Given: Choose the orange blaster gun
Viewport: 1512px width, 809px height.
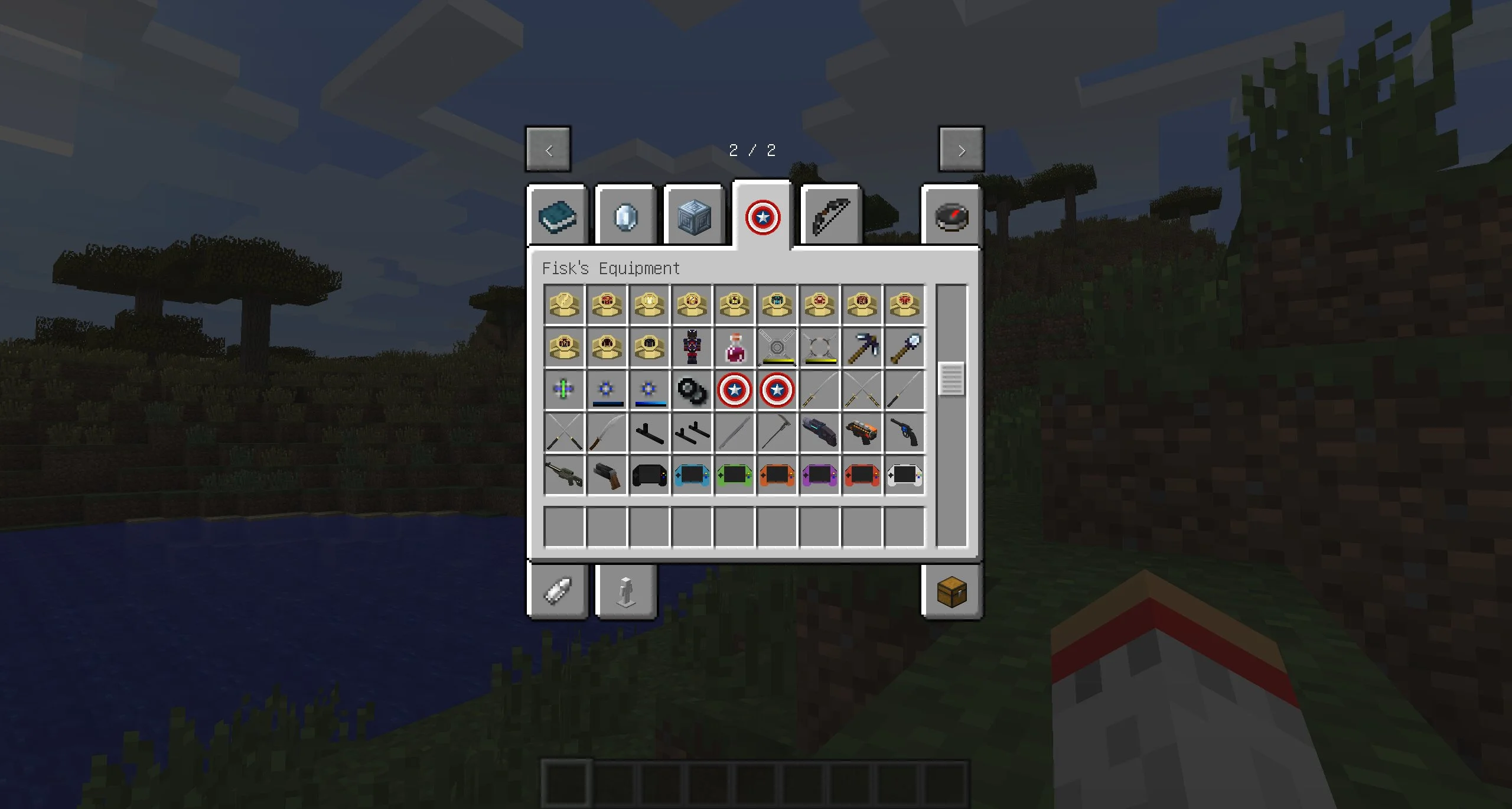Looking at the screenshot, I should (x=862, y=433).
